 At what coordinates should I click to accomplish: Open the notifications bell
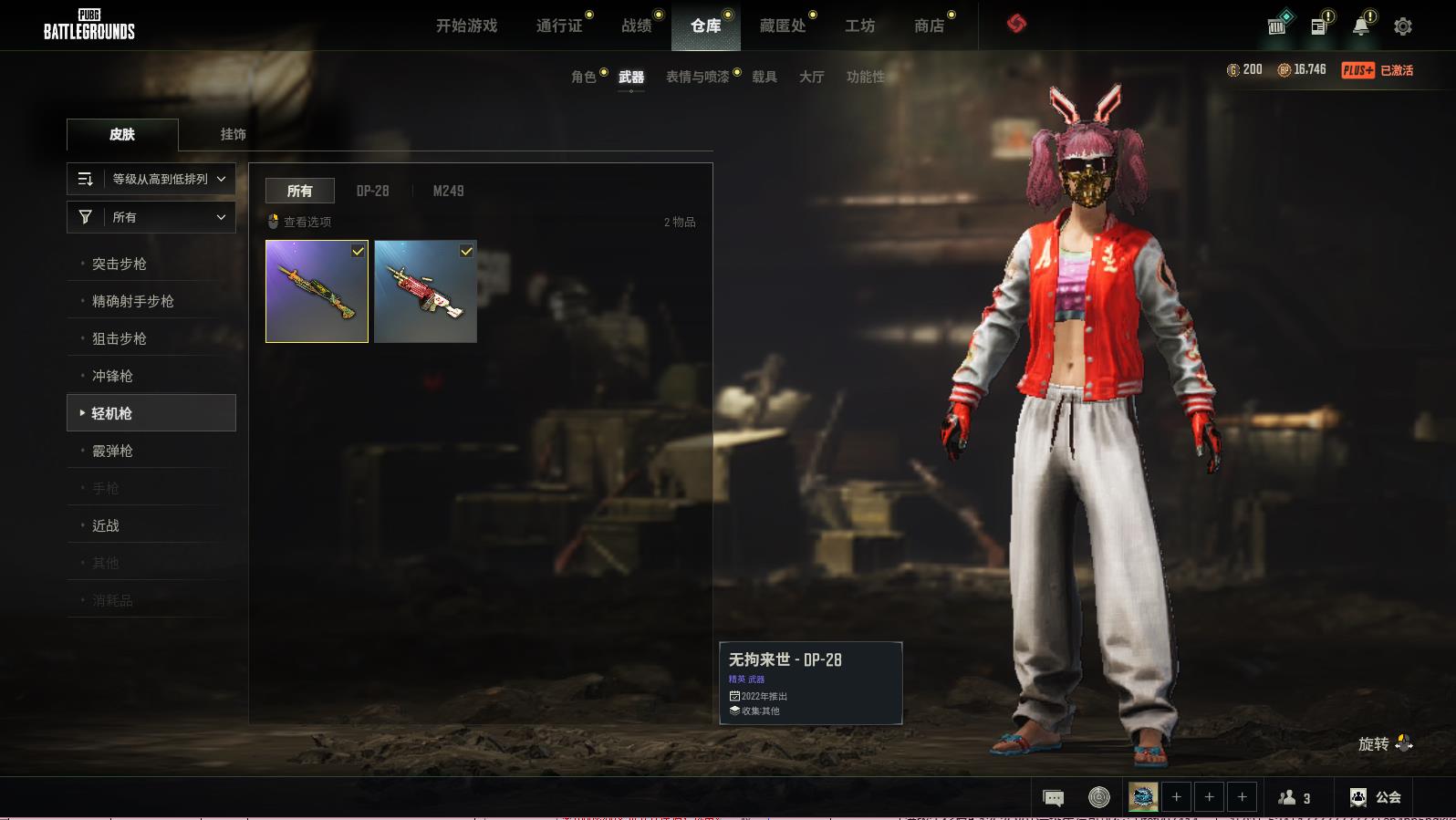click(x=1361, y=26)
